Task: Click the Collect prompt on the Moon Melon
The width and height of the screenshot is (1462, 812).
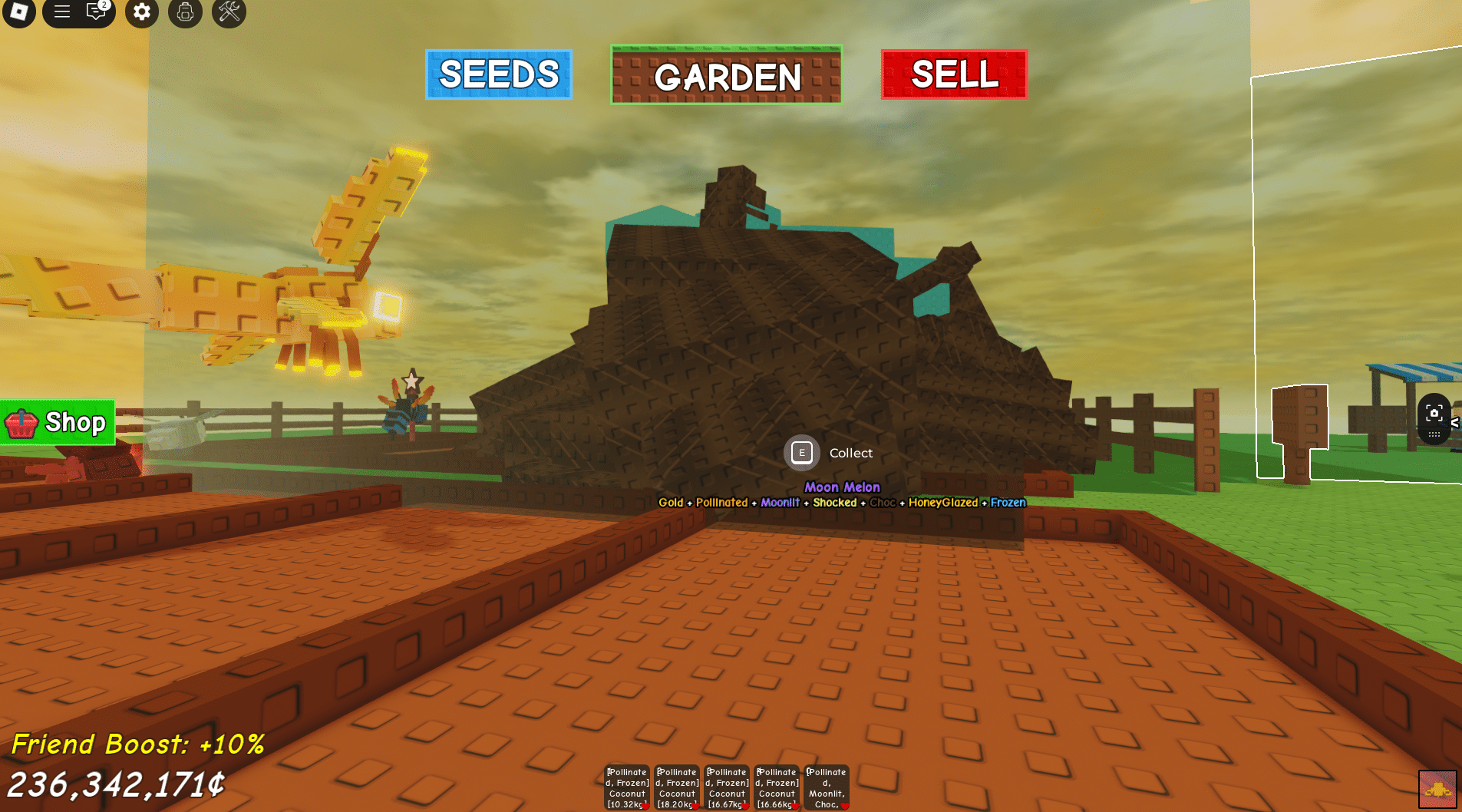Action: (801, 453)
